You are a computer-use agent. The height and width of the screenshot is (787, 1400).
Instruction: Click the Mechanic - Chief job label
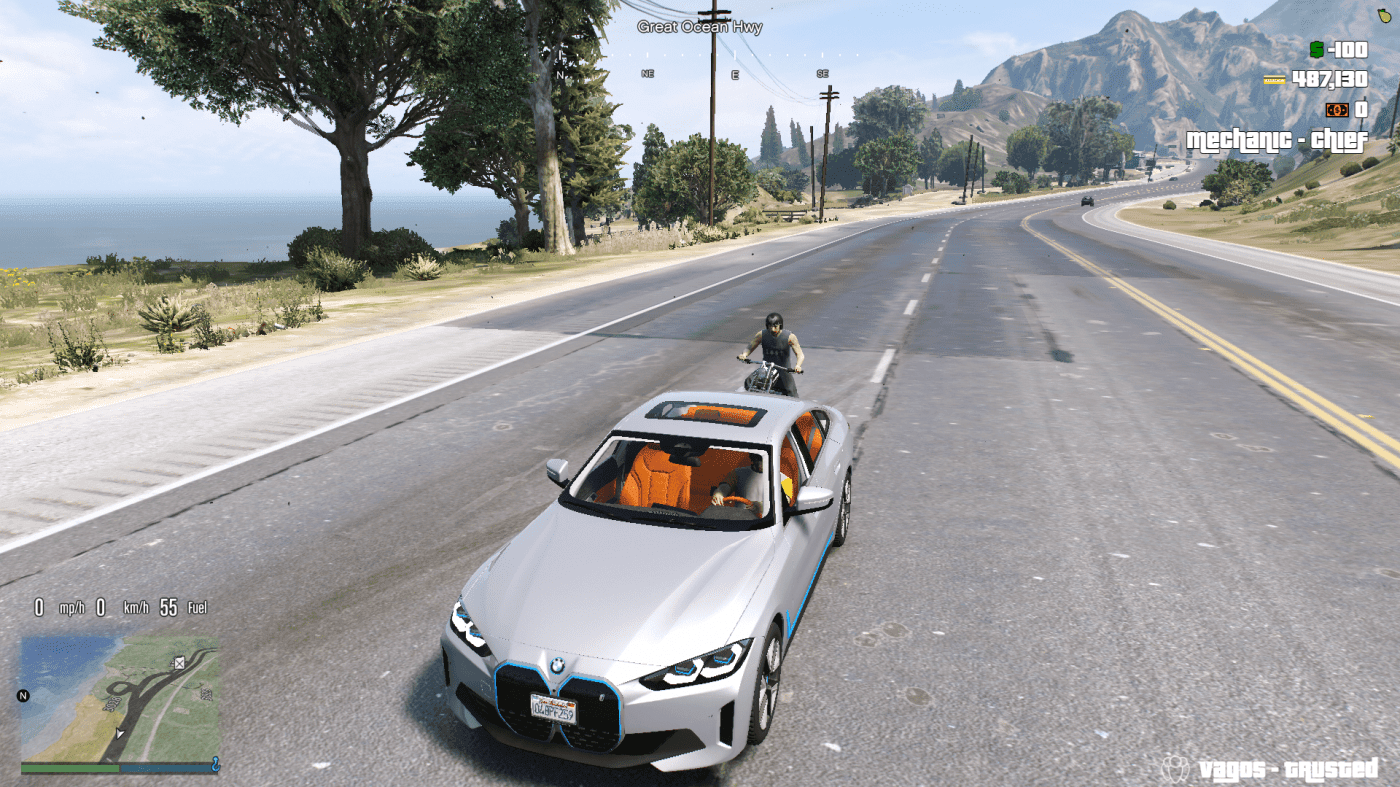[1277, 140]
